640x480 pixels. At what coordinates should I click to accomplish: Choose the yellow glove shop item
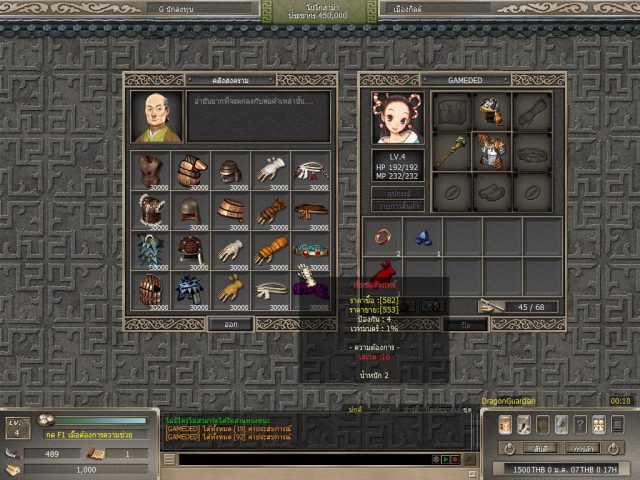tap(231, 291)
